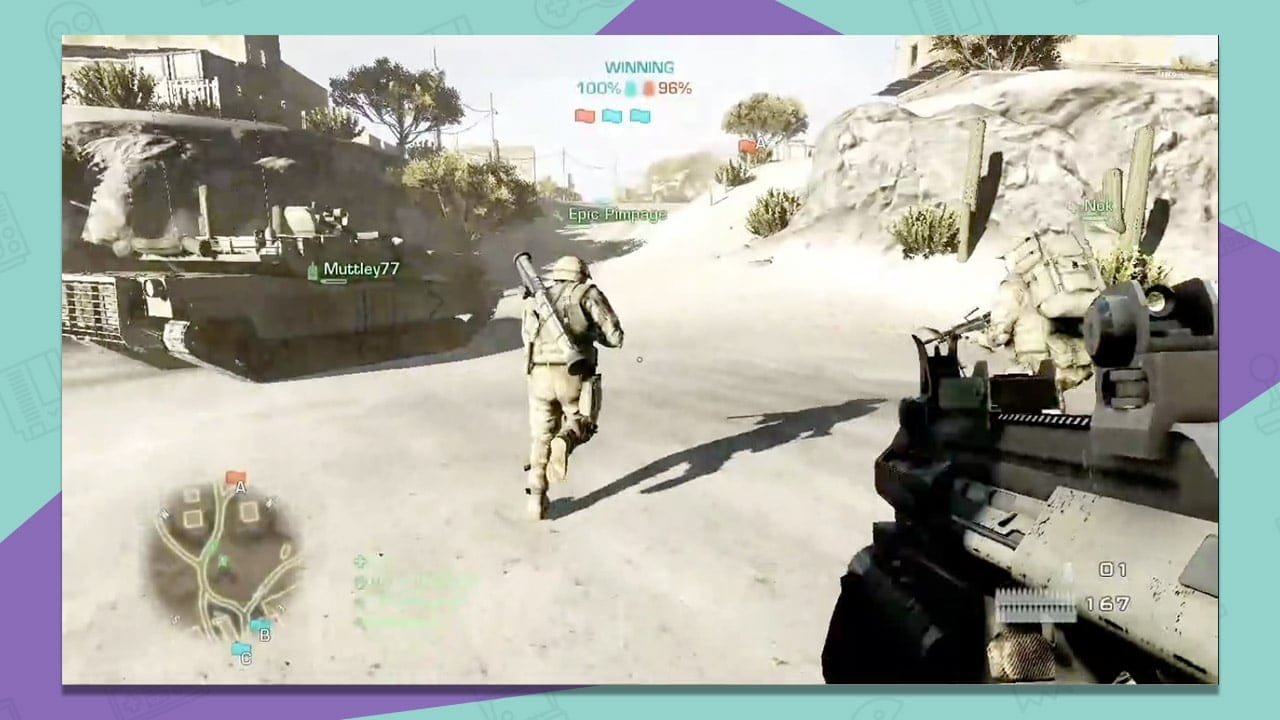The width and height of the screenshot is (1280, 720).
Task: Select the first teal captured flag icon
Action: tap(612, 115)
